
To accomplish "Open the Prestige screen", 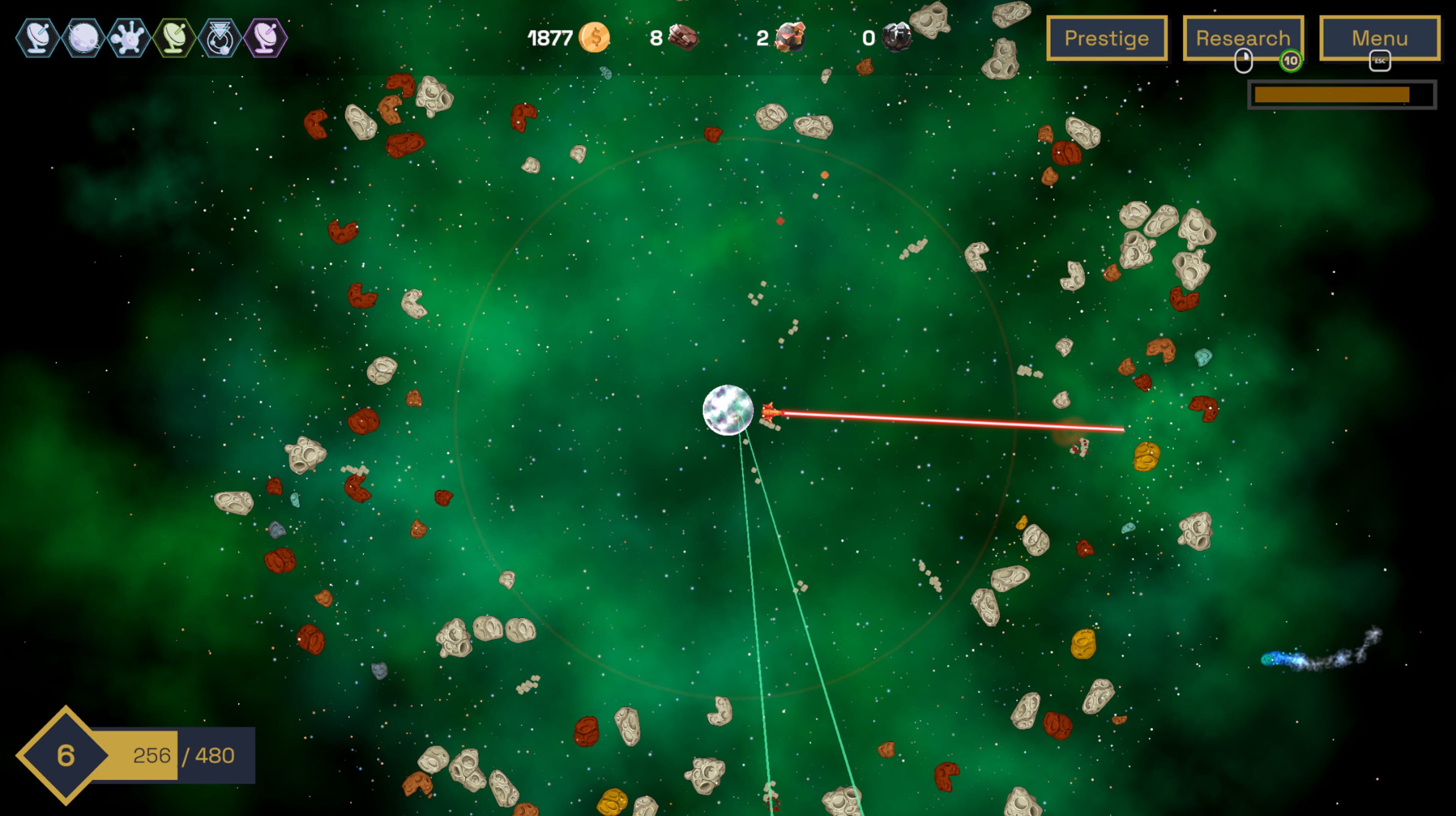I will pos(1106,38).
